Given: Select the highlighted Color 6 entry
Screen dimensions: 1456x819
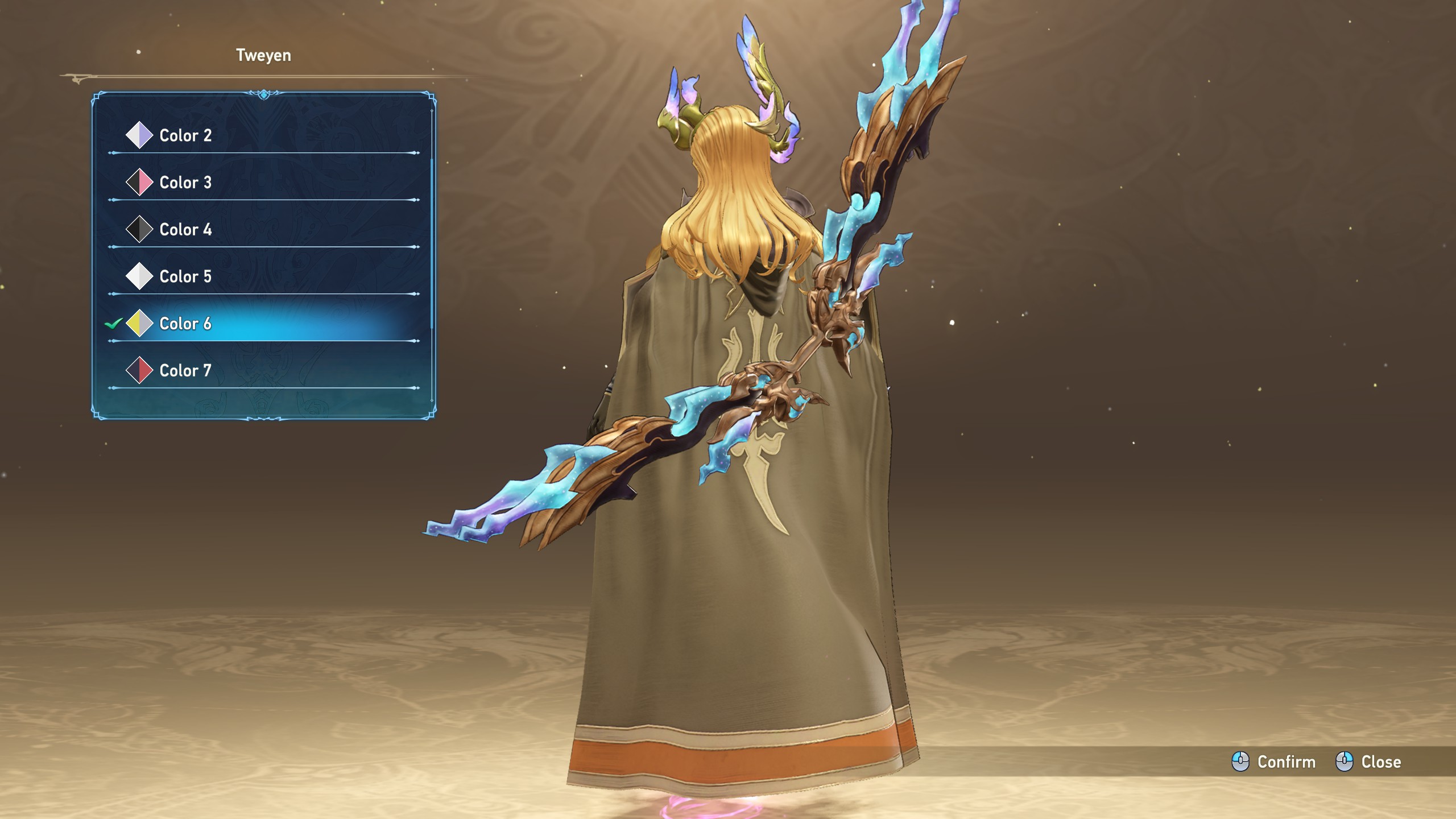Looking at the screenshot, I should (x=185, y=324).
